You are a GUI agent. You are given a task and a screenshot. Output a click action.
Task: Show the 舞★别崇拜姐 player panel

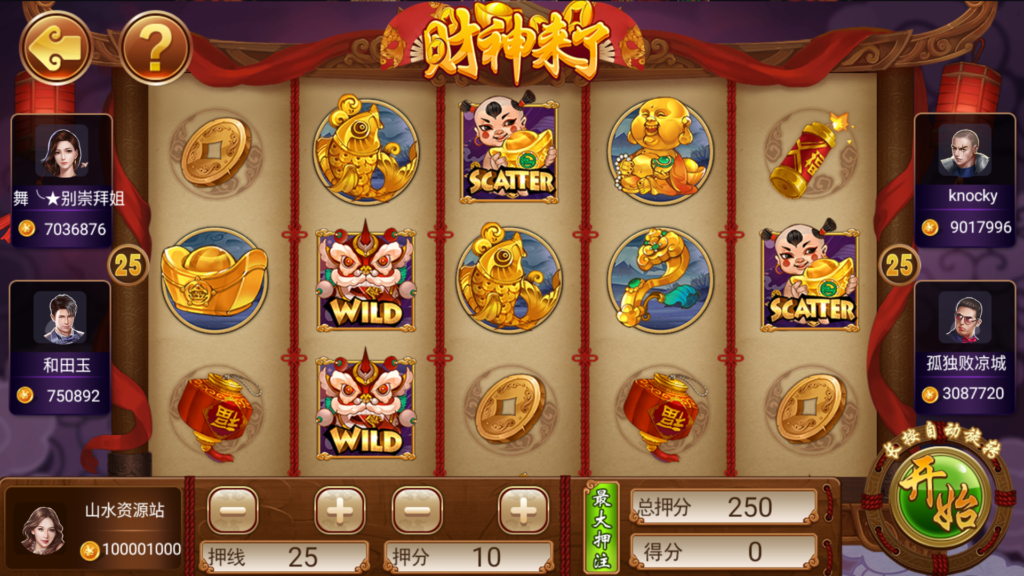(62, 180)
